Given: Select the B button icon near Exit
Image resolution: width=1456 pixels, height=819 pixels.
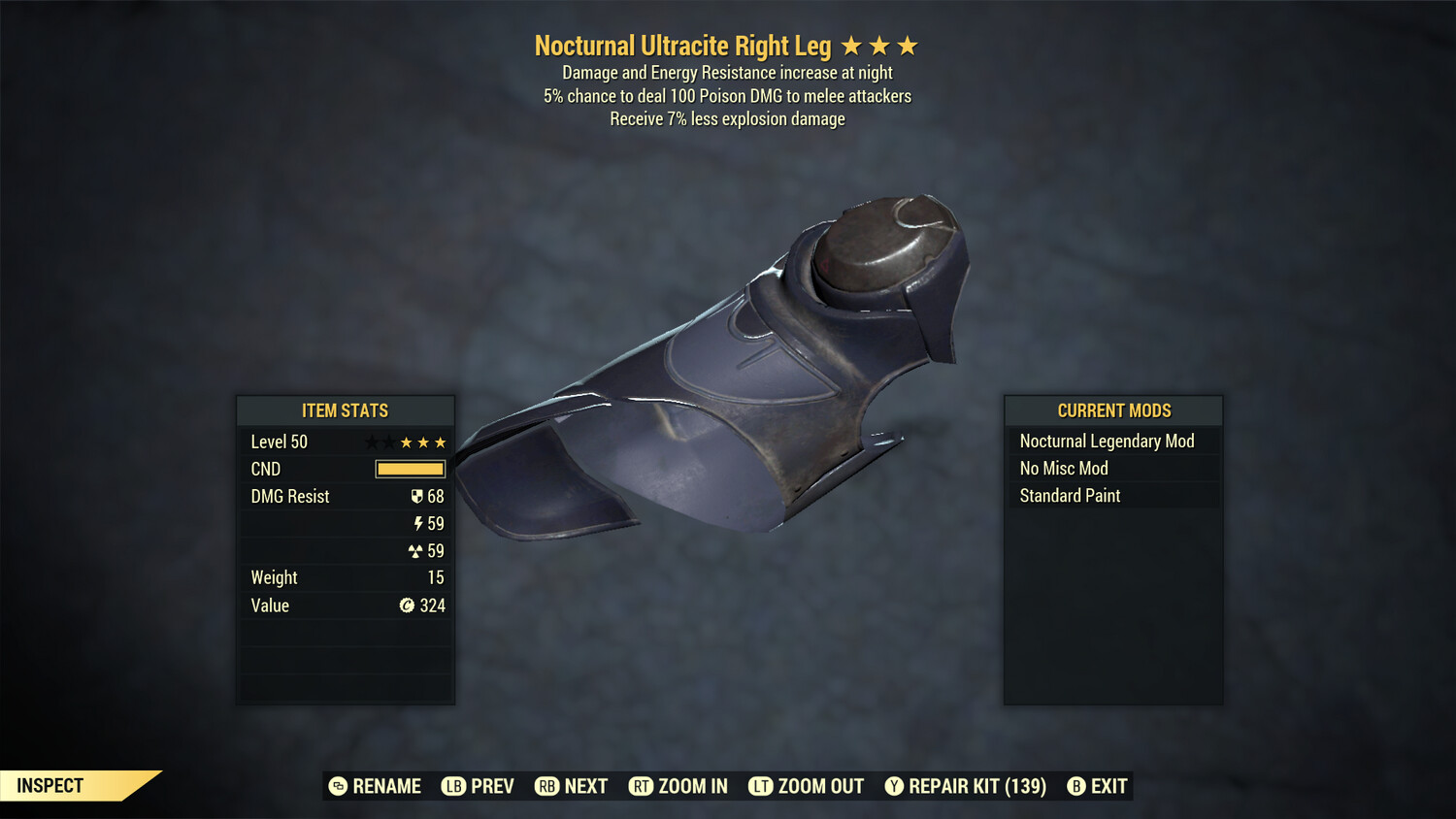Looking at the screenshot, I should point(1075,786).
